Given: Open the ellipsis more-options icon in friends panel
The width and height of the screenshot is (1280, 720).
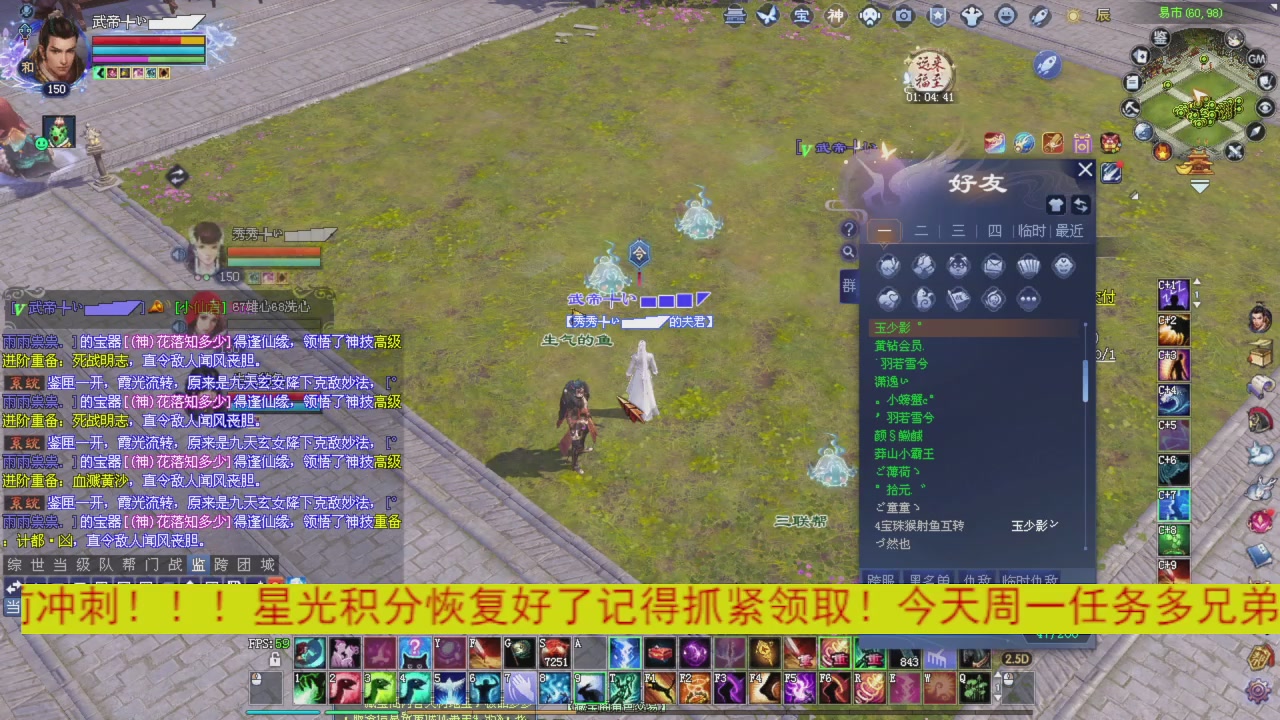Looking at the screenshot, I should 1028,298.
